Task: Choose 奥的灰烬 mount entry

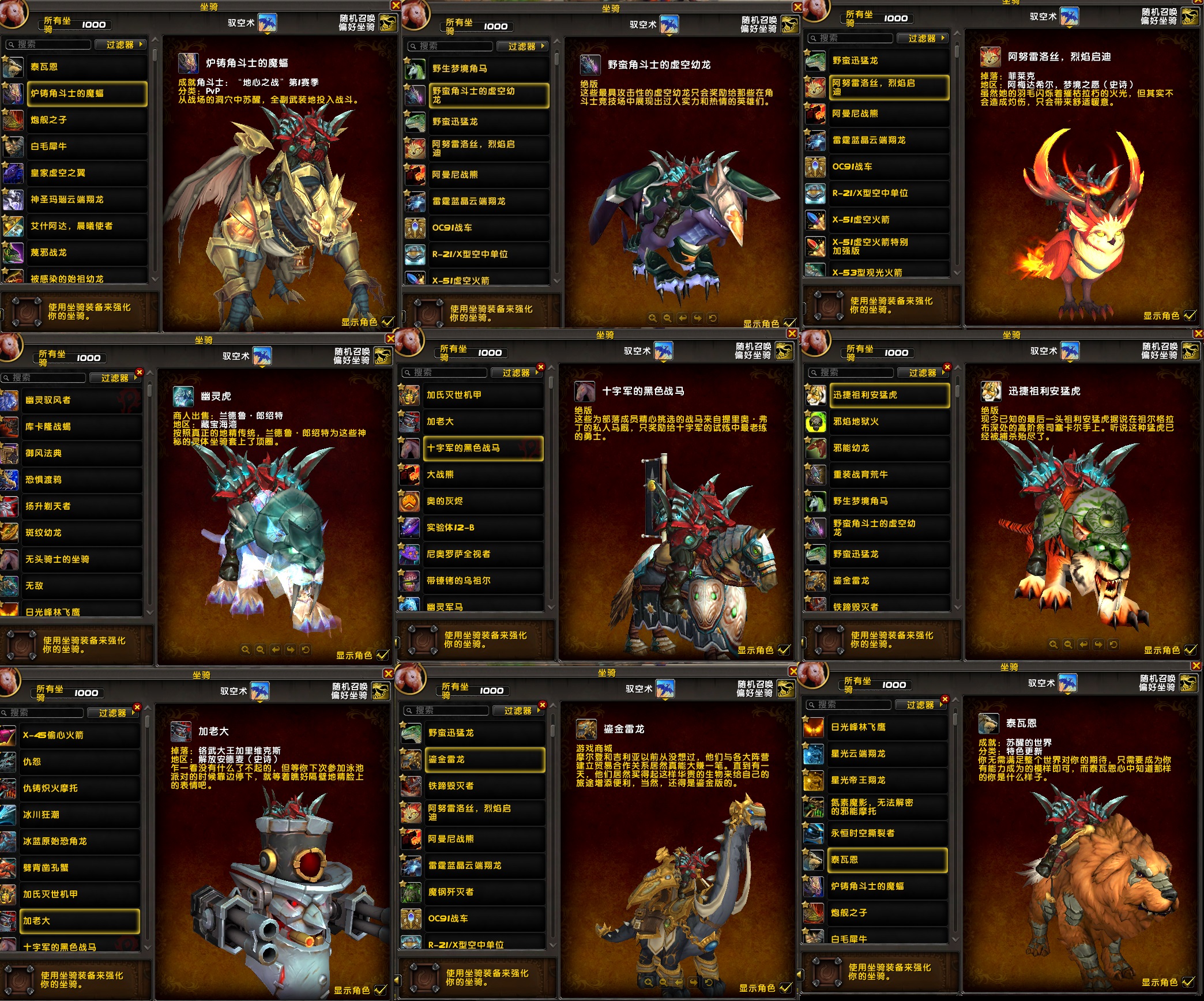Action: pos(482,501)
